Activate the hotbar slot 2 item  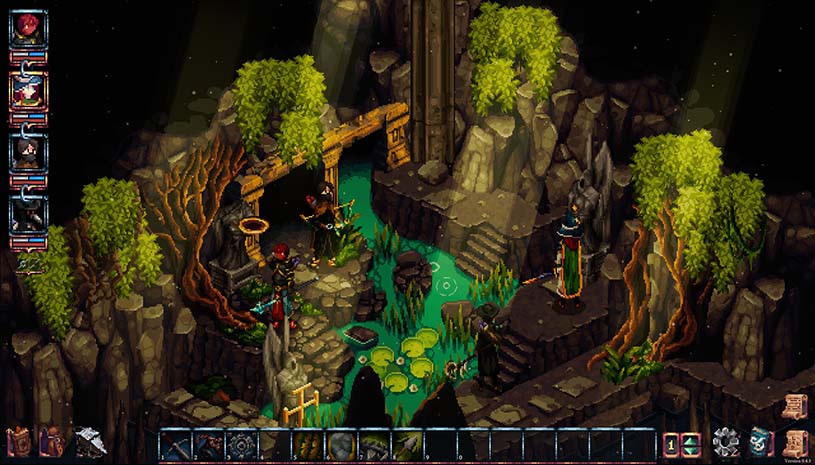click(x=210, y=443)
